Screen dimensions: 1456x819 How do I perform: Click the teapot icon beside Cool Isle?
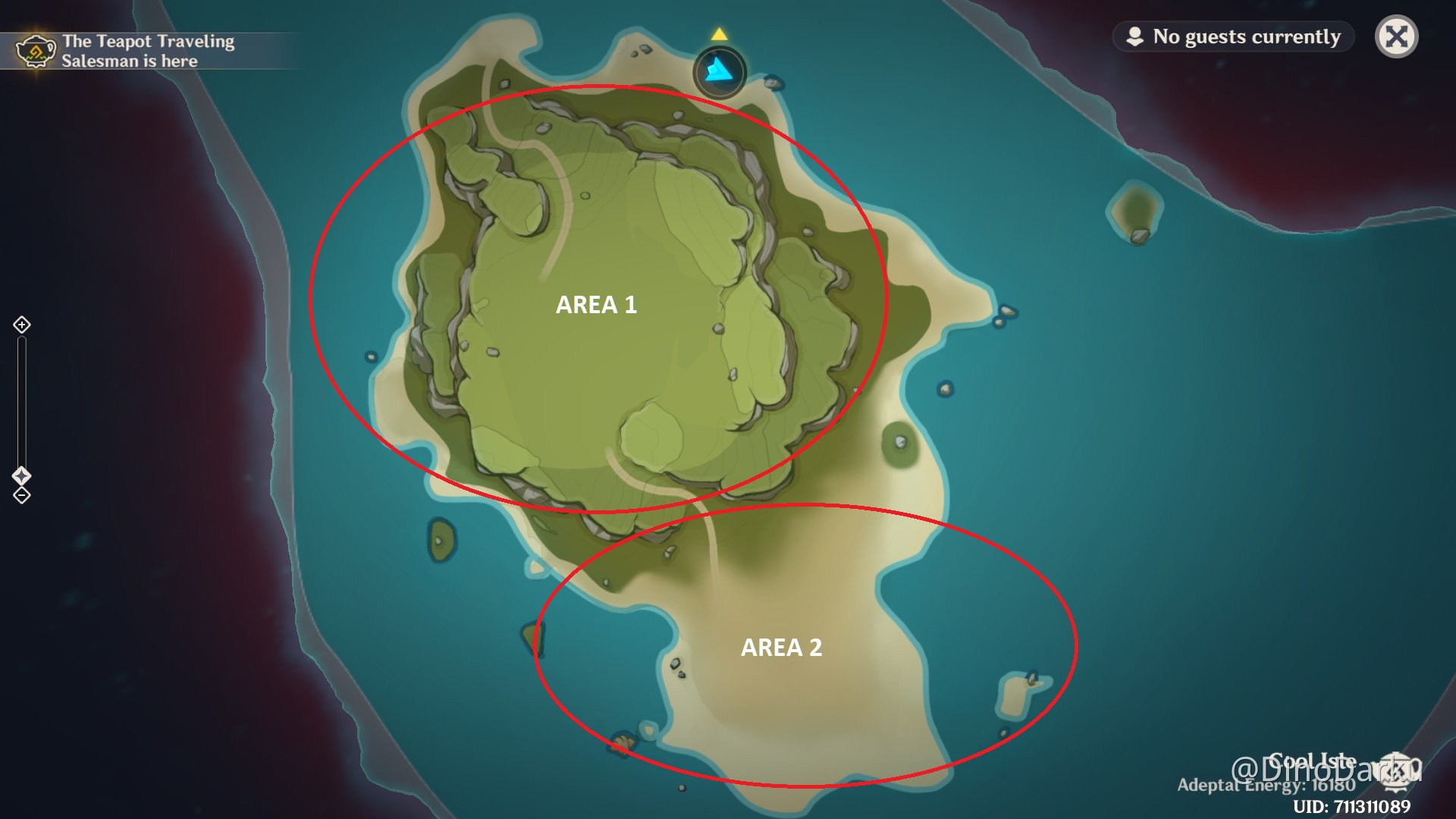pyautogui.click(x=1396, y=770)
